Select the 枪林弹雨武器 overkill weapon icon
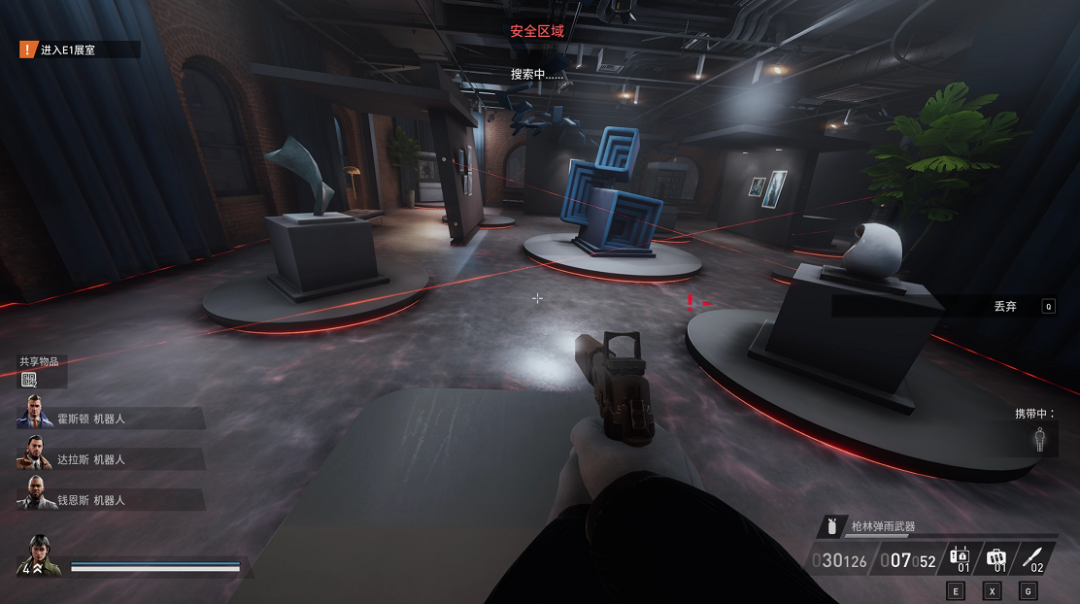Image resolution: width=1080 pixels, height=604 pixels. click(832, 526)
